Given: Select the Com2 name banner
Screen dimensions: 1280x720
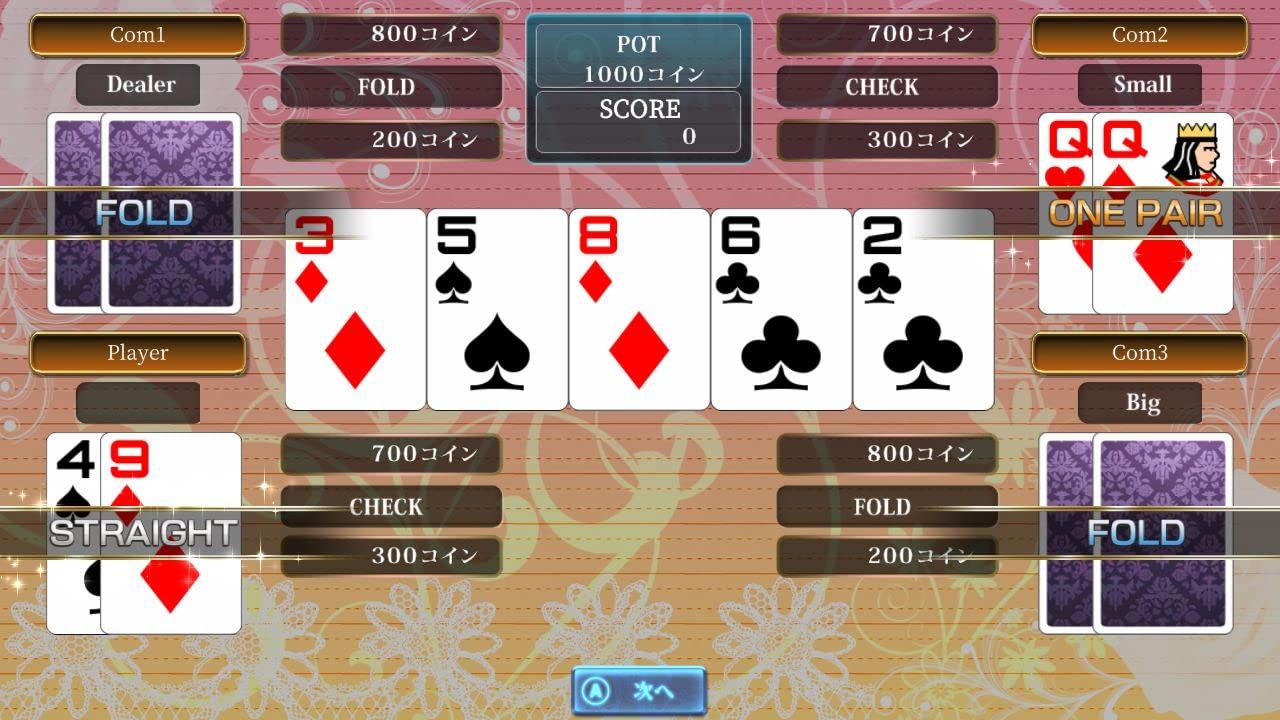Looking at the screenshot, I should 1141,34.
